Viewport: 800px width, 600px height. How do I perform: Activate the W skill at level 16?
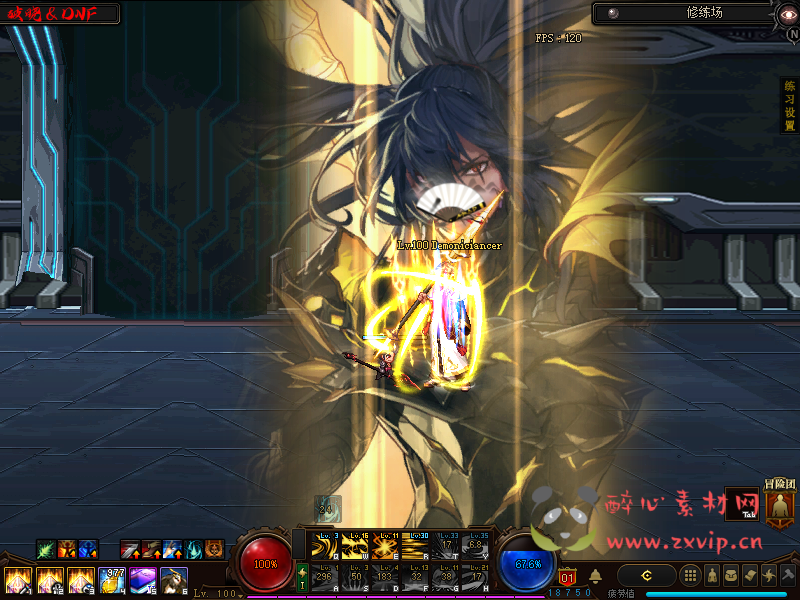coord(353,547)
